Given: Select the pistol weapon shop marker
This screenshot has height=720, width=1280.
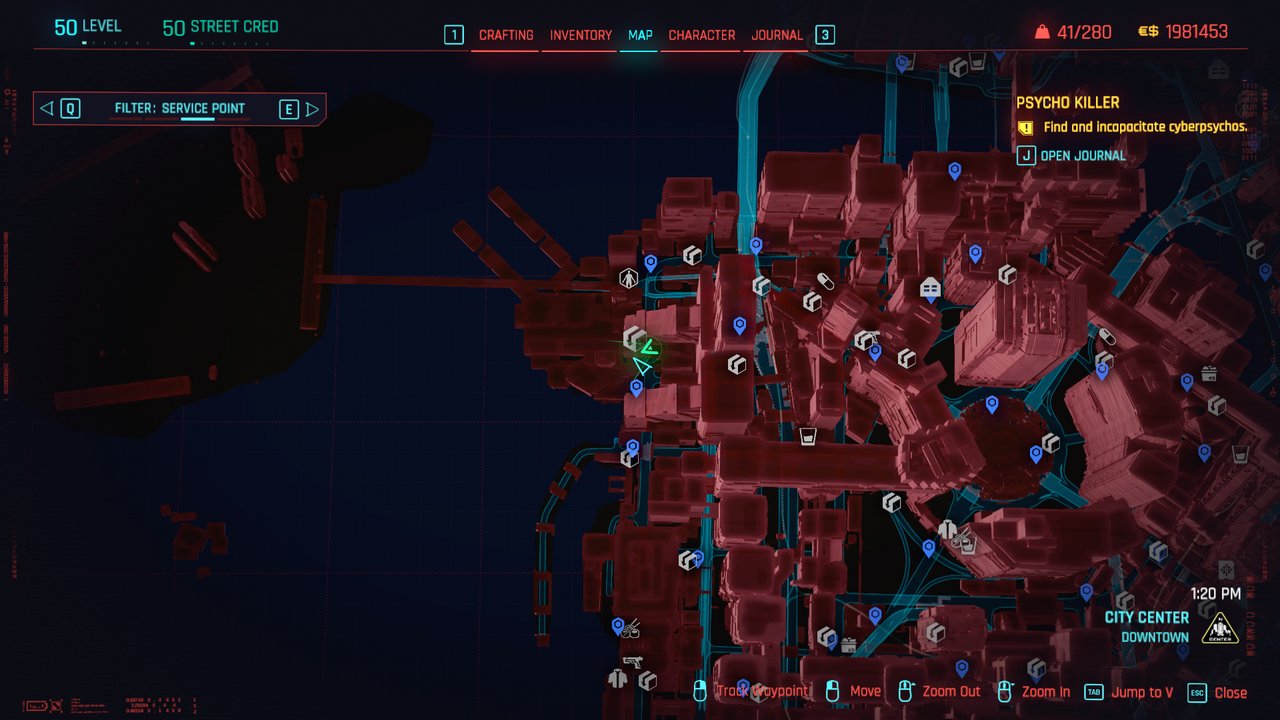Looking at the screenshot, I should pyautogui.click(x=632, y=661).
